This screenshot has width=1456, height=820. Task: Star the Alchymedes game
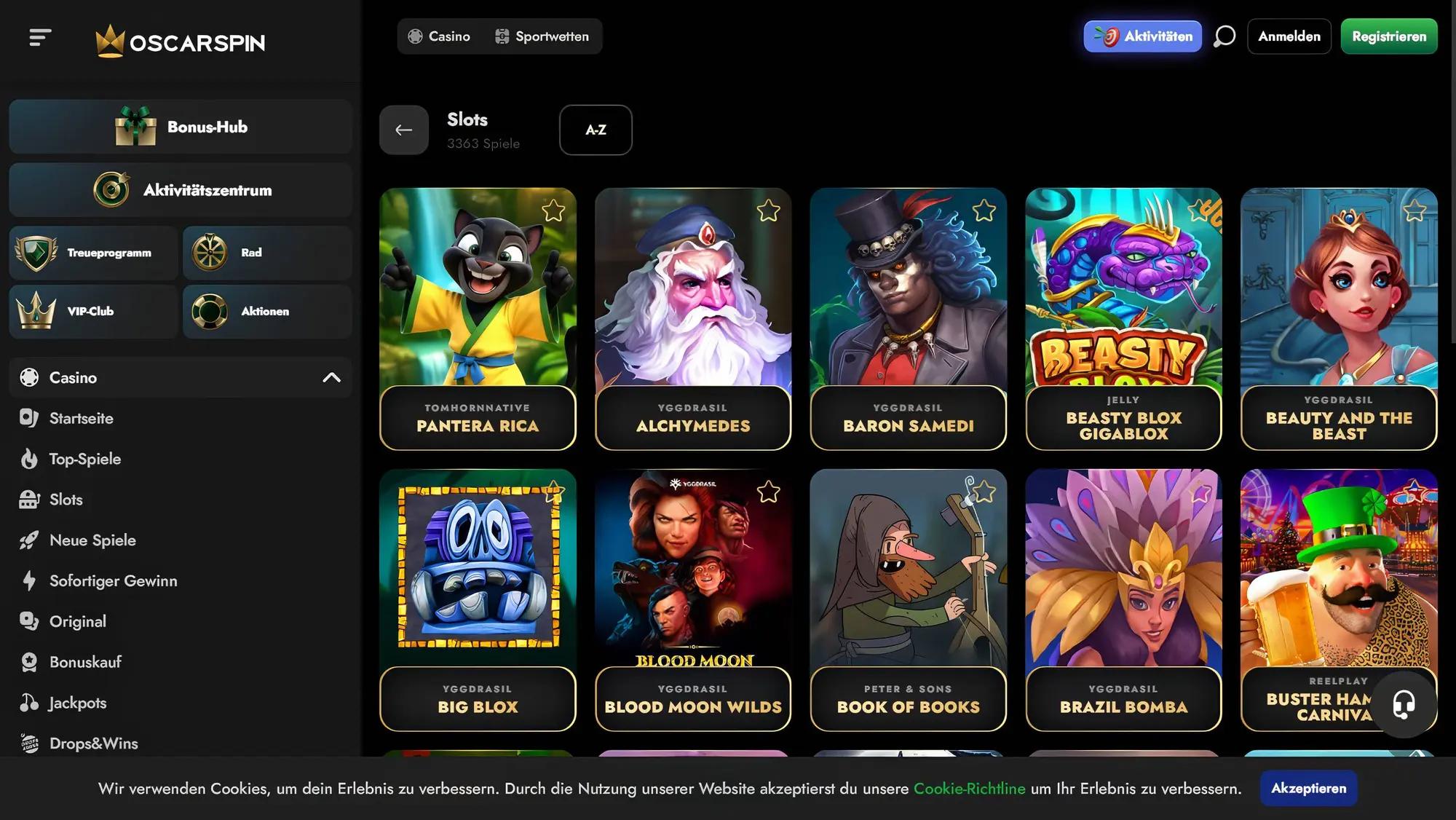(x=770, y=210)
